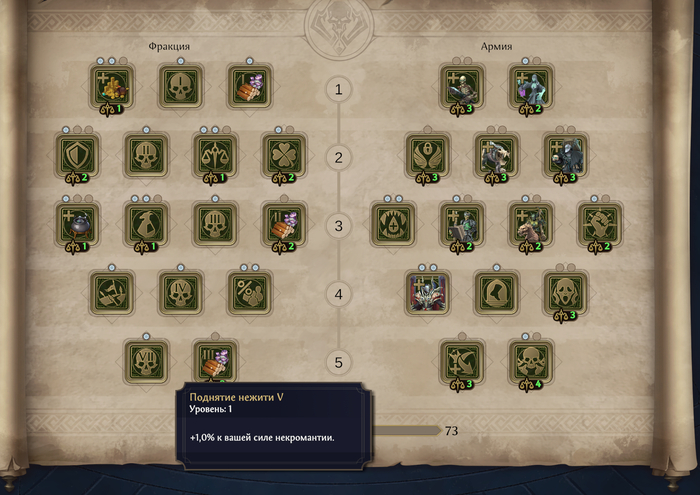The image size is (700, 495).
Task: Select the gold pile faction skill
Action: point(113,86)
